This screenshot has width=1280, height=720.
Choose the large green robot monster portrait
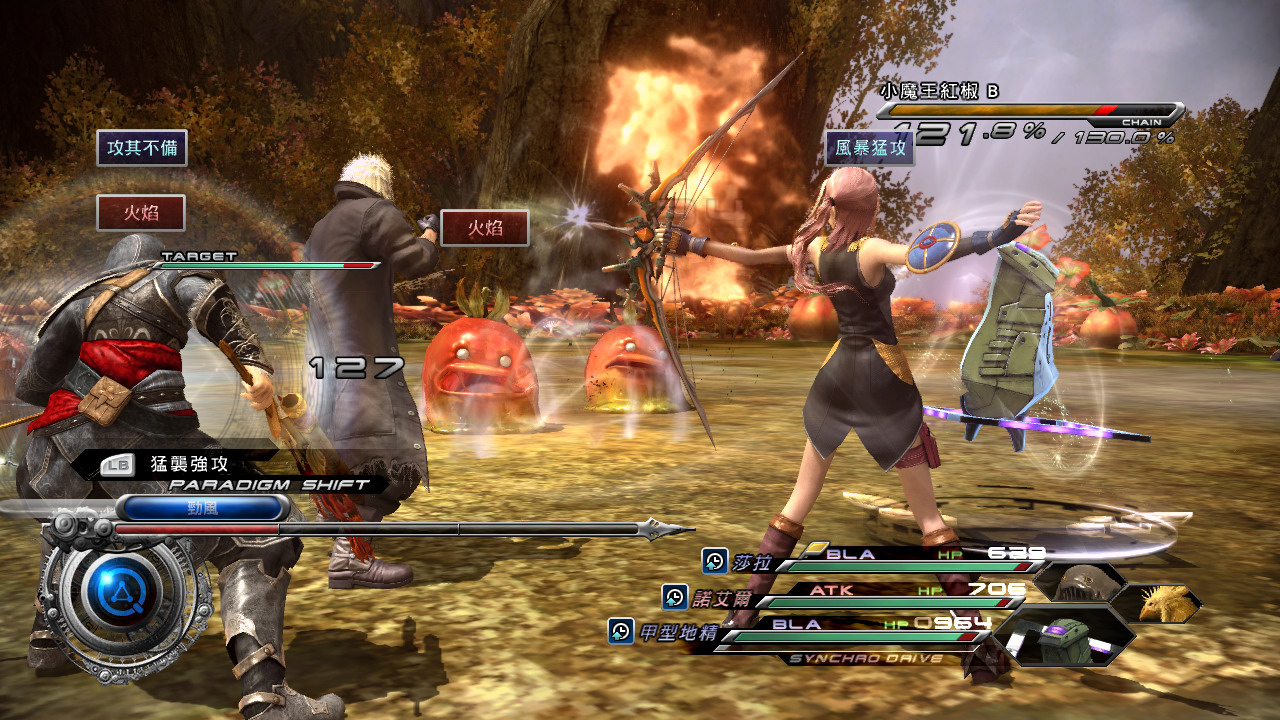click(x=1064, y=637)
